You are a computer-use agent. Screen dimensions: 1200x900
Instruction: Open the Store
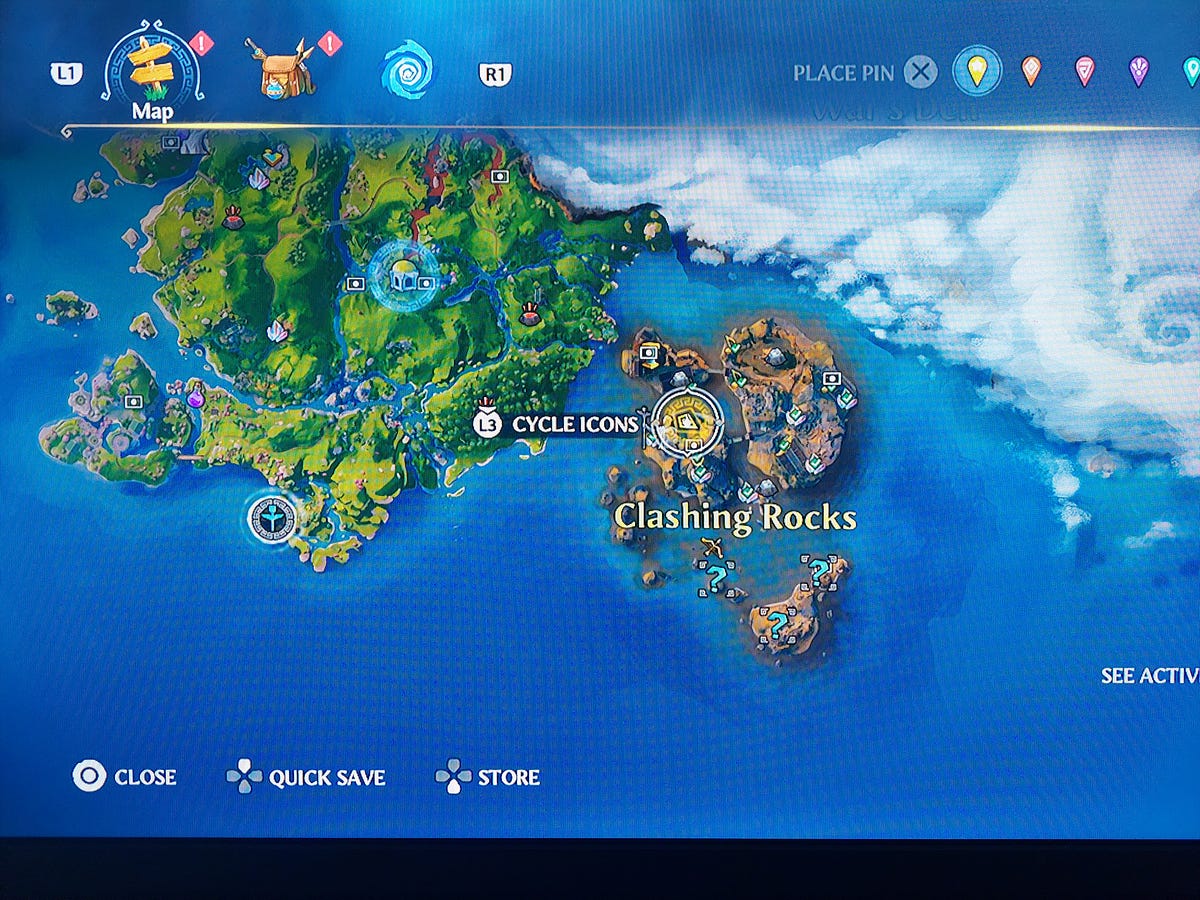(488, 777)
